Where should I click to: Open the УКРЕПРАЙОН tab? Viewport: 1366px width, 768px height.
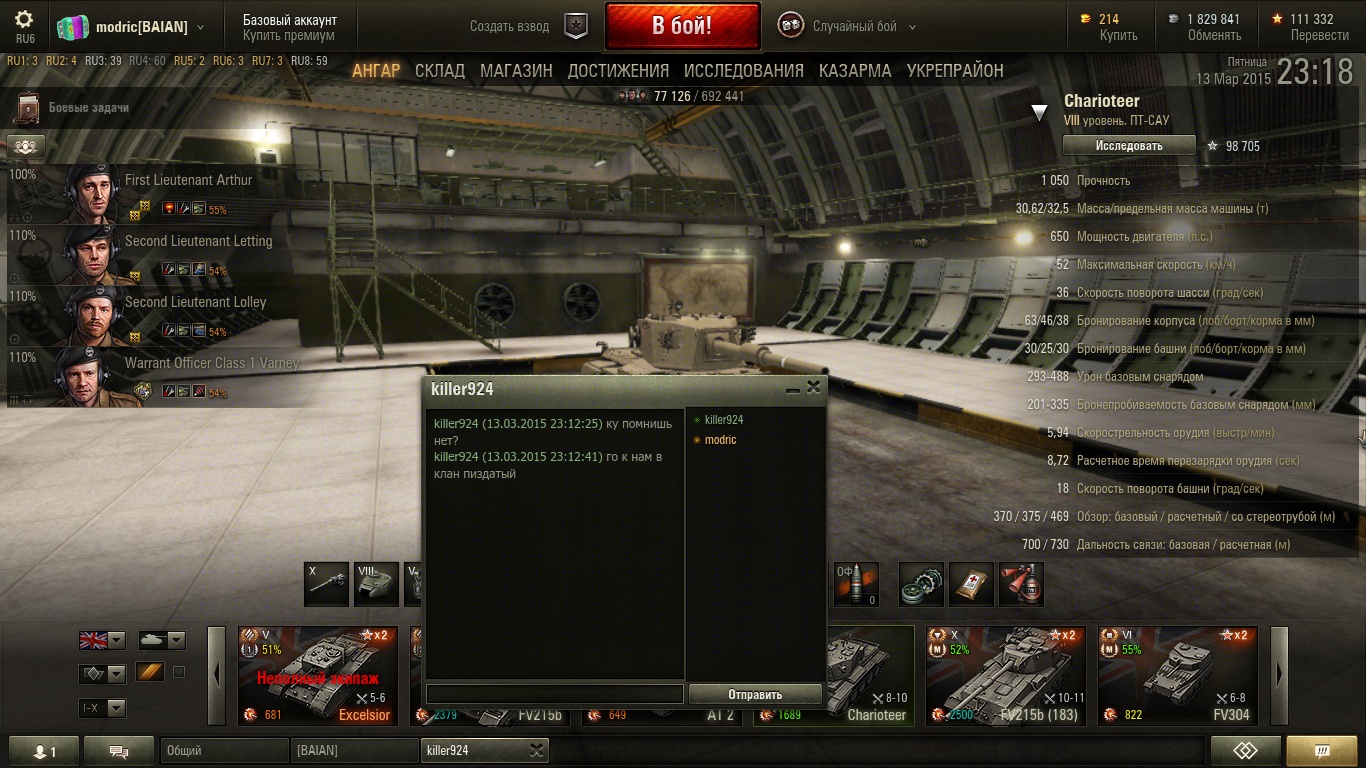coord(955,71)
